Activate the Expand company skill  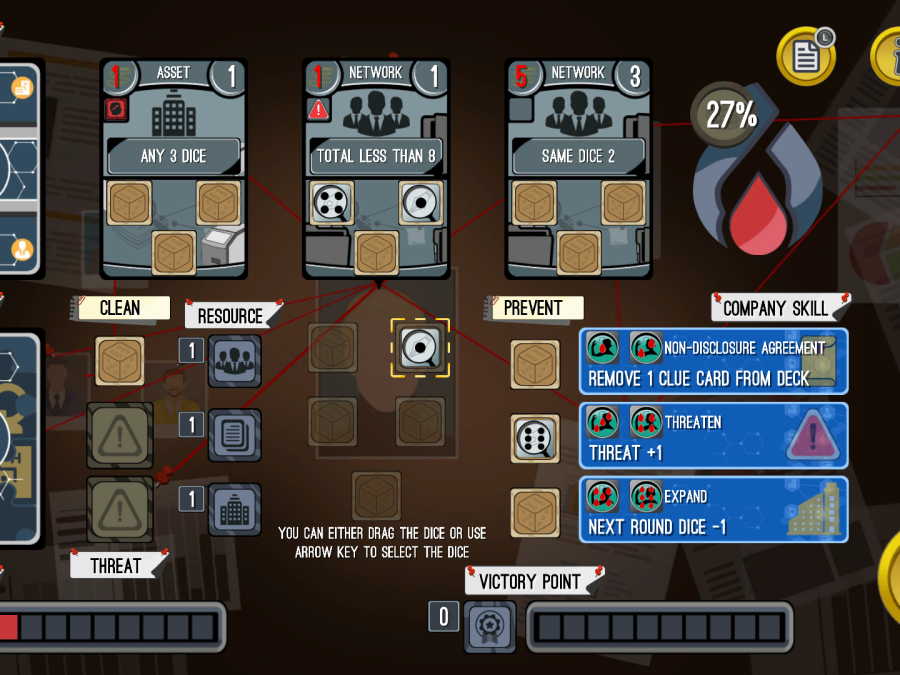click(714, 510)
